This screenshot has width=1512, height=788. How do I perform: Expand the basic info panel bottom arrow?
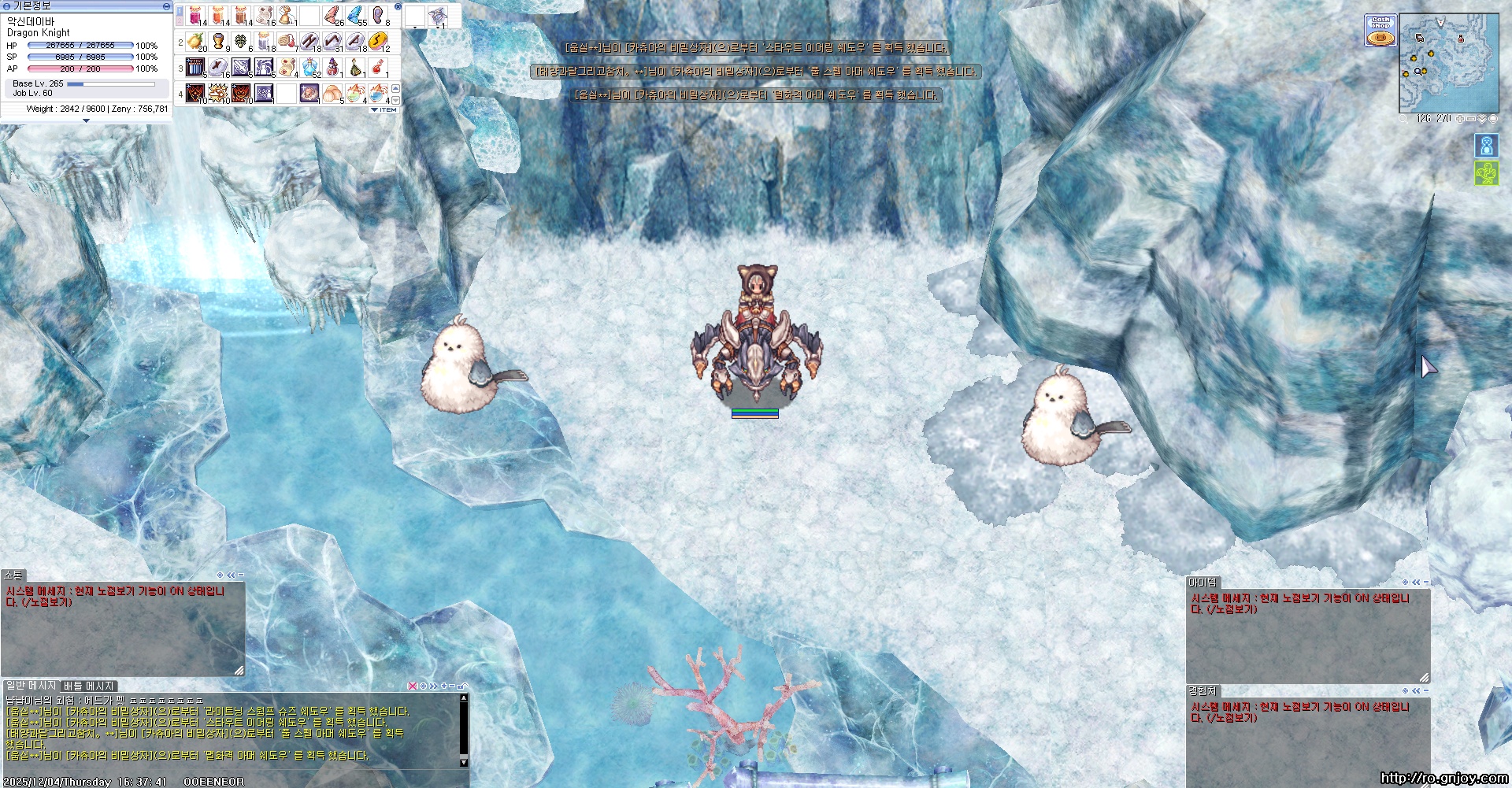coord(86,120)
